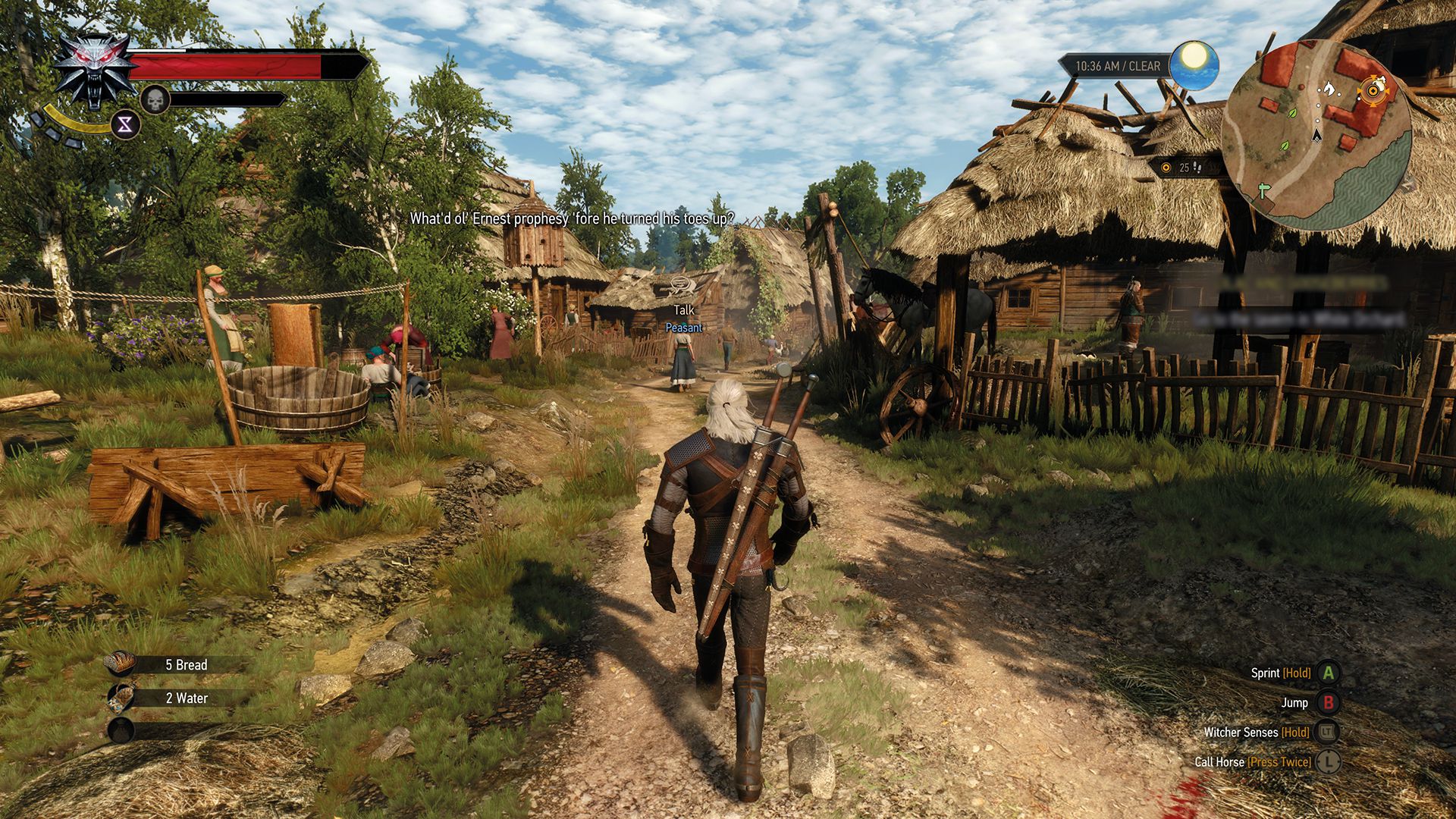Click the crowns currency coin icon
This screenshot has width=1456, height=819.
1166,165
